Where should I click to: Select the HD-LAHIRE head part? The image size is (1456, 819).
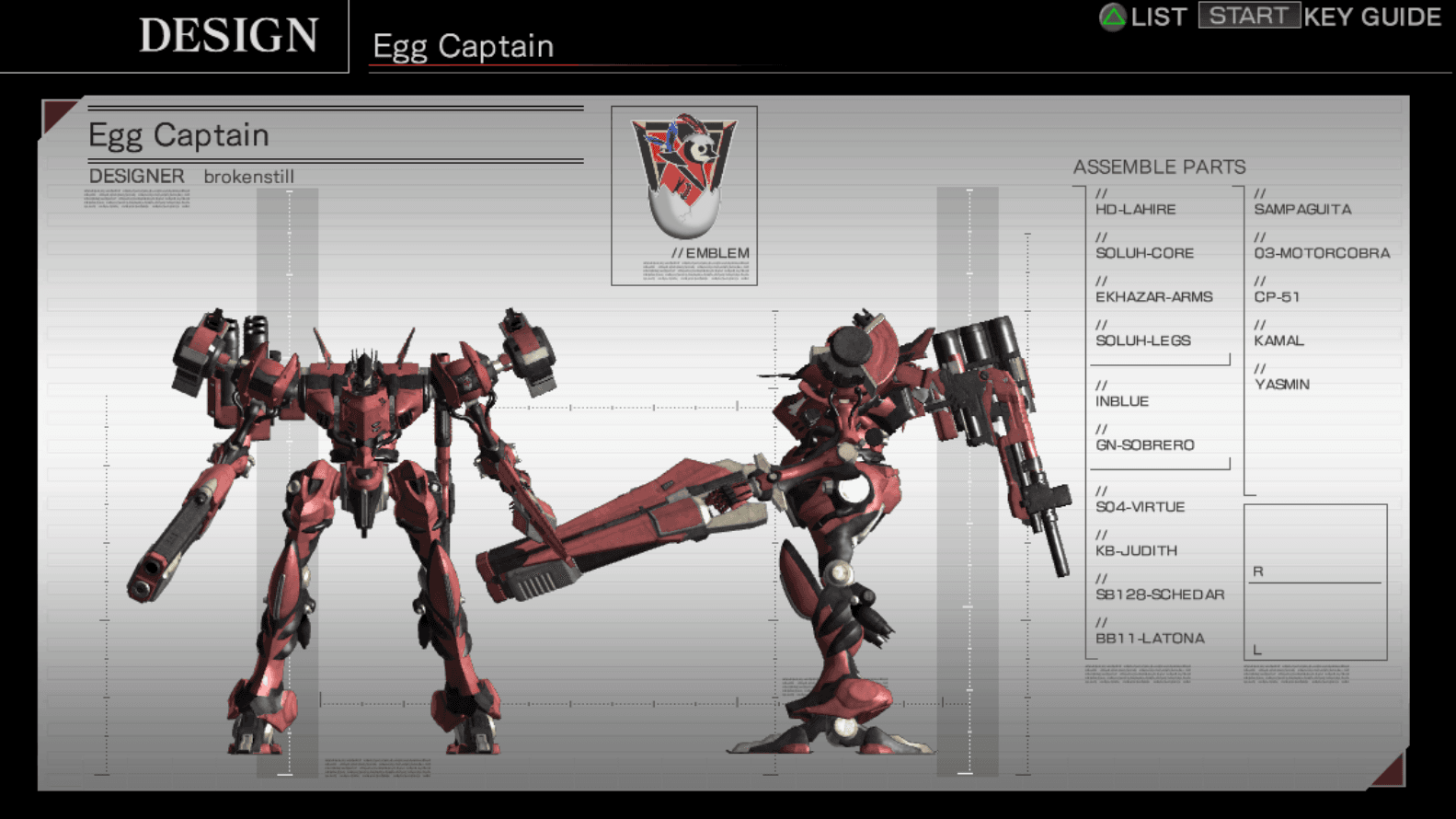pos(1135,209)
